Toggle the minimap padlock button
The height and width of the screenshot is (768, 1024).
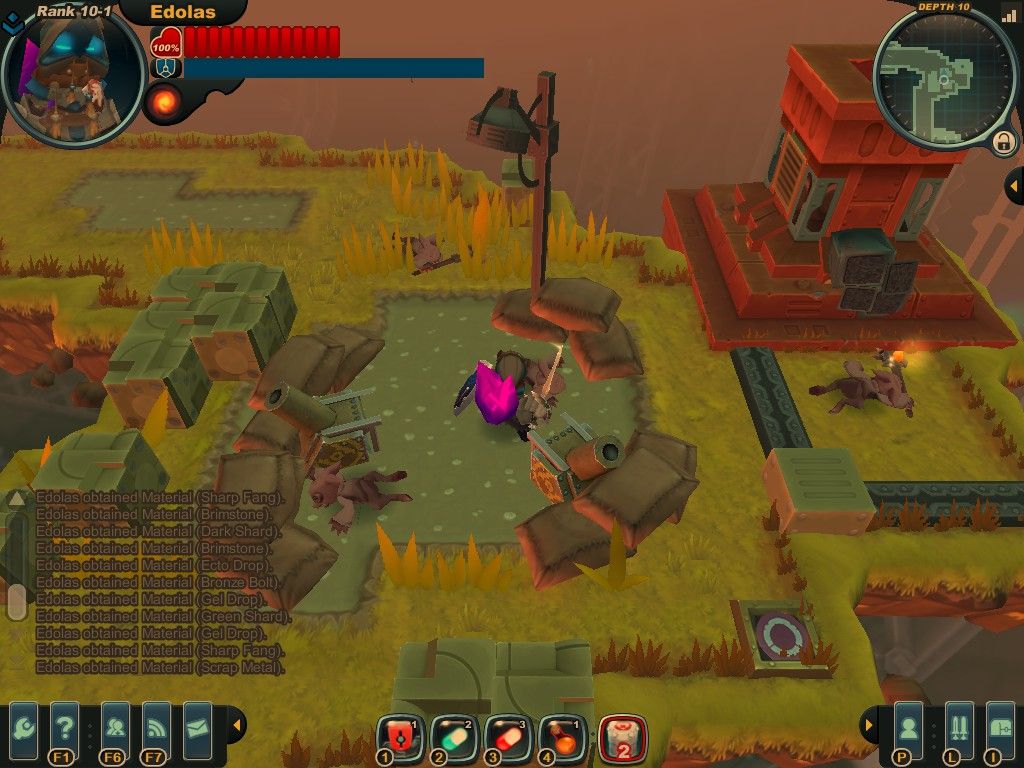(1002, 143)
